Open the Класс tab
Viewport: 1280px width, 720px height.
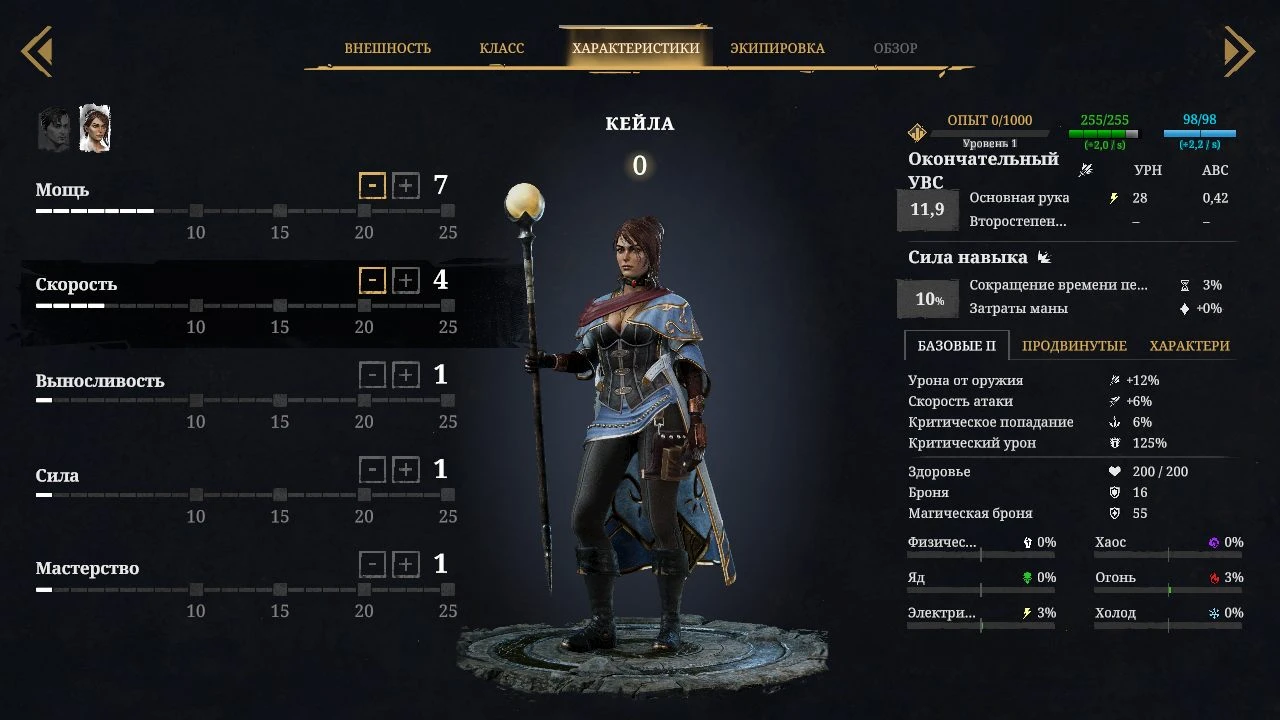(x=501, y=48)
